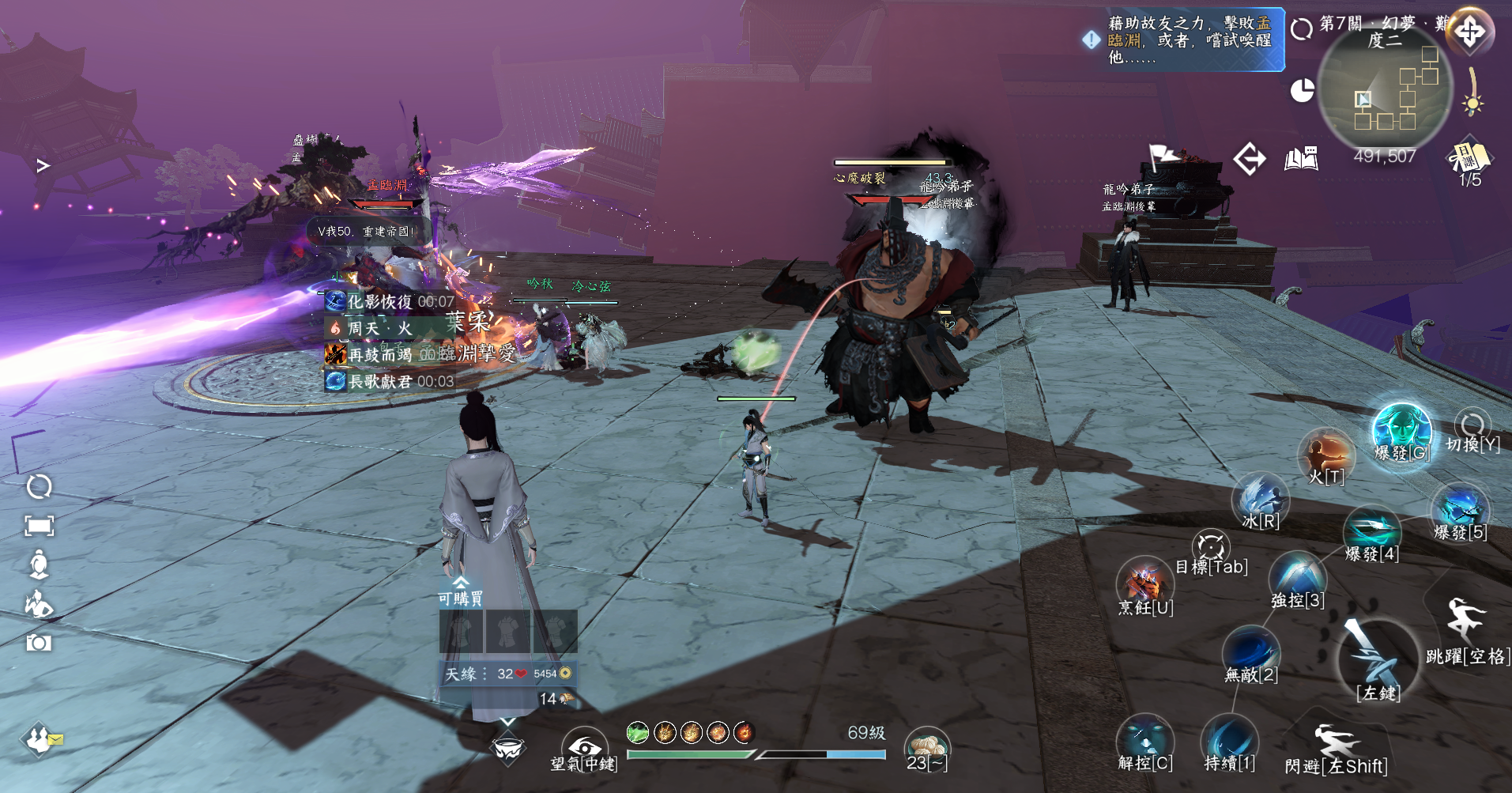This screenshot has height=793, width=1512.
Task: Open the 烹飪[U] cooking skill
Action: click(1144, 583)
